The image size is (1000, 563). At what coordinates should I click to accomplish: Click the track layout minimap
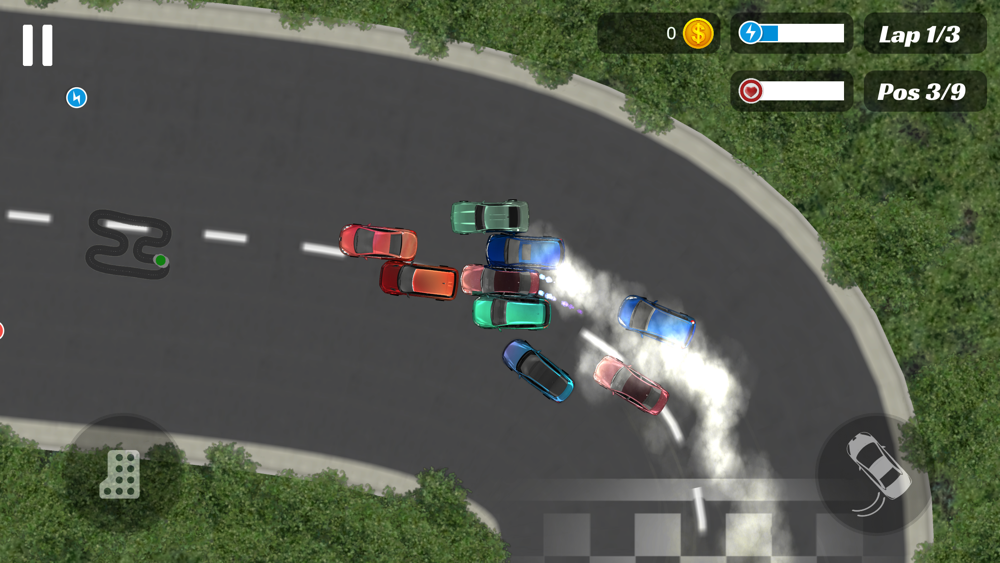128,243
